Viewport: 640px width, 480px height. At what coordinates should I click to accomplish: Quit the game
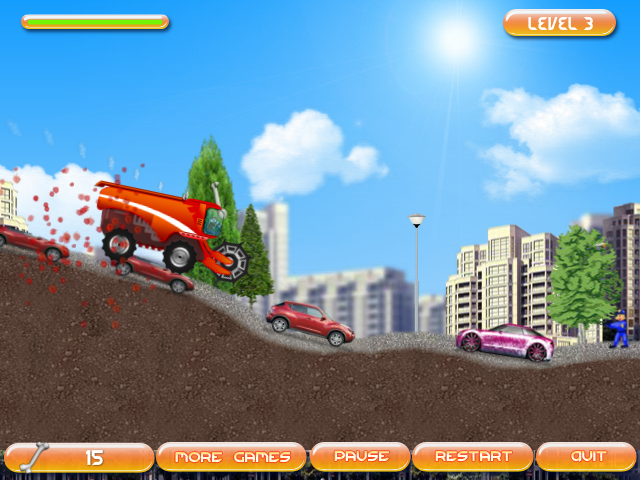click(587, 457)
